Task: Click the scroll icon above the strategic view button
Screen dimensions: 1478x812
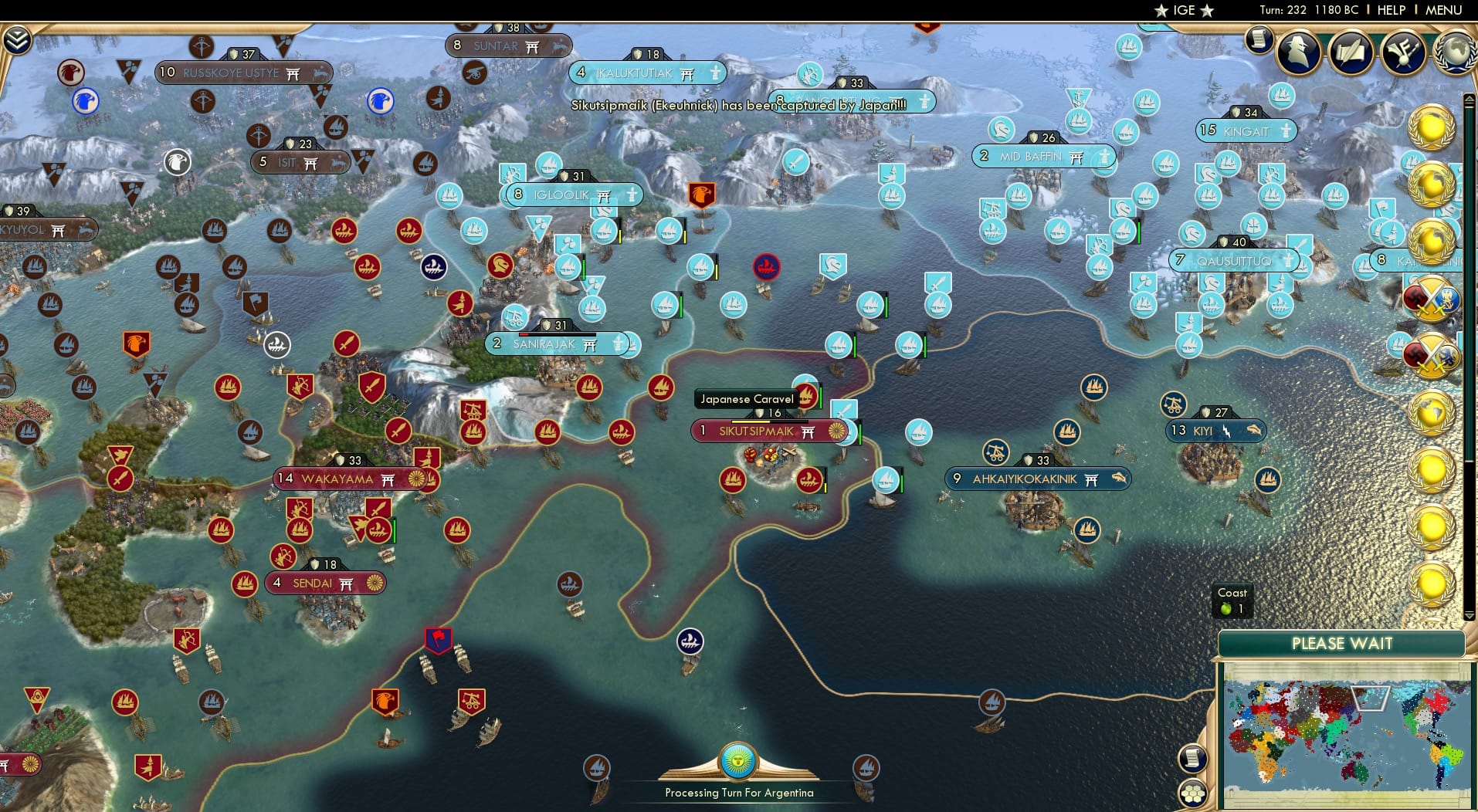Action: (1193, 759)
